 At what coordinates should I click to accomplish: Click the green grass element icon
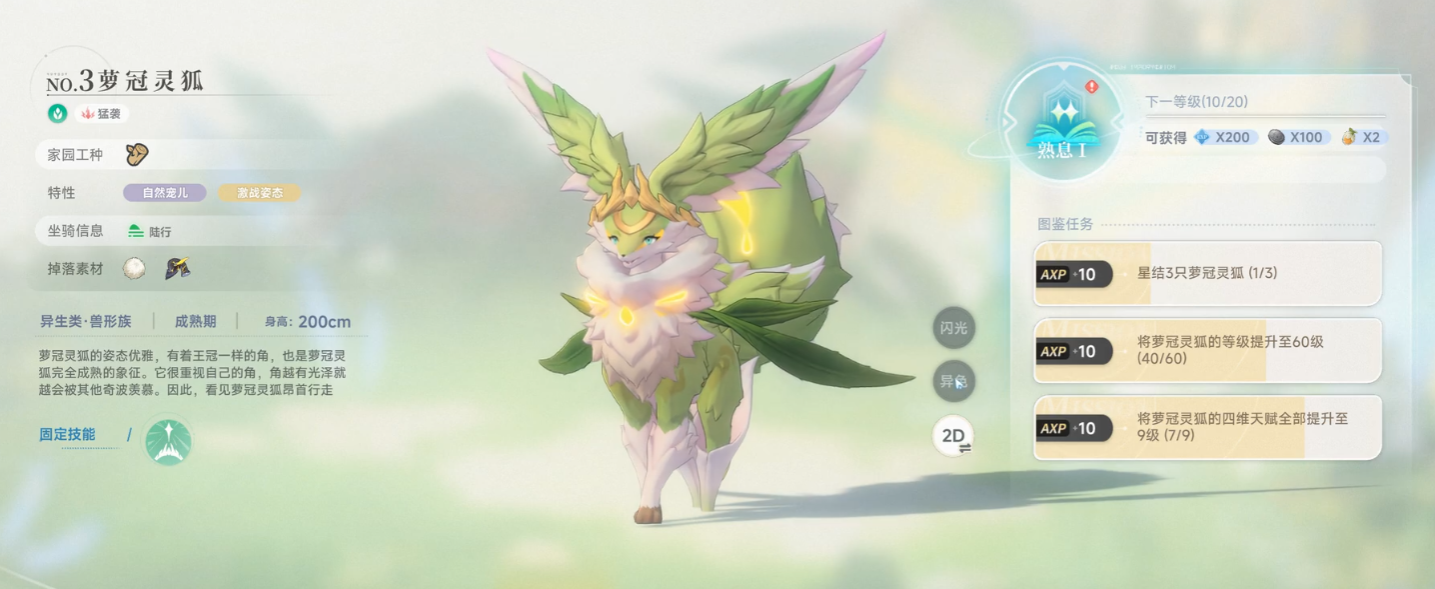58,114
